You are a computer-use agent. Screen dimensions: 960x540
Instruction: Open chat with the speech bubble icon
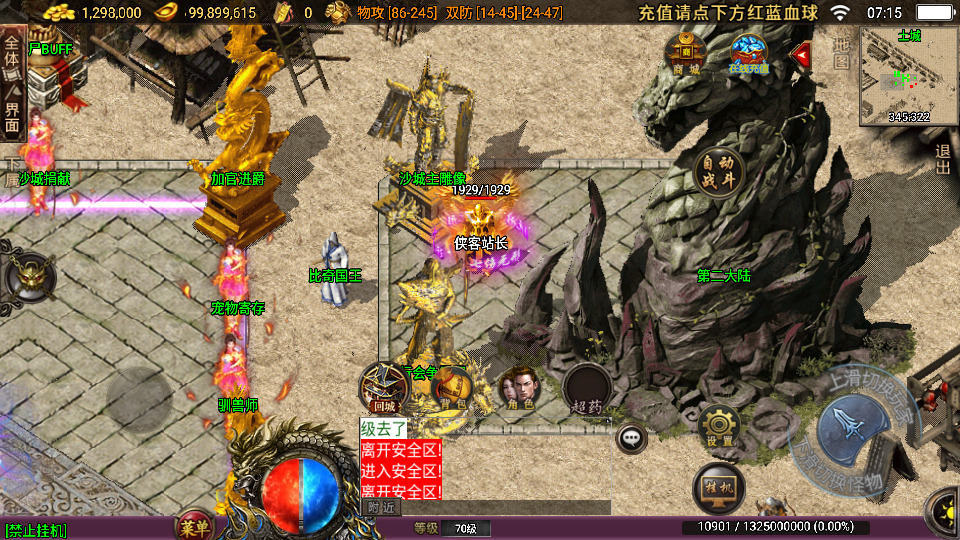[x=631, y=437]
